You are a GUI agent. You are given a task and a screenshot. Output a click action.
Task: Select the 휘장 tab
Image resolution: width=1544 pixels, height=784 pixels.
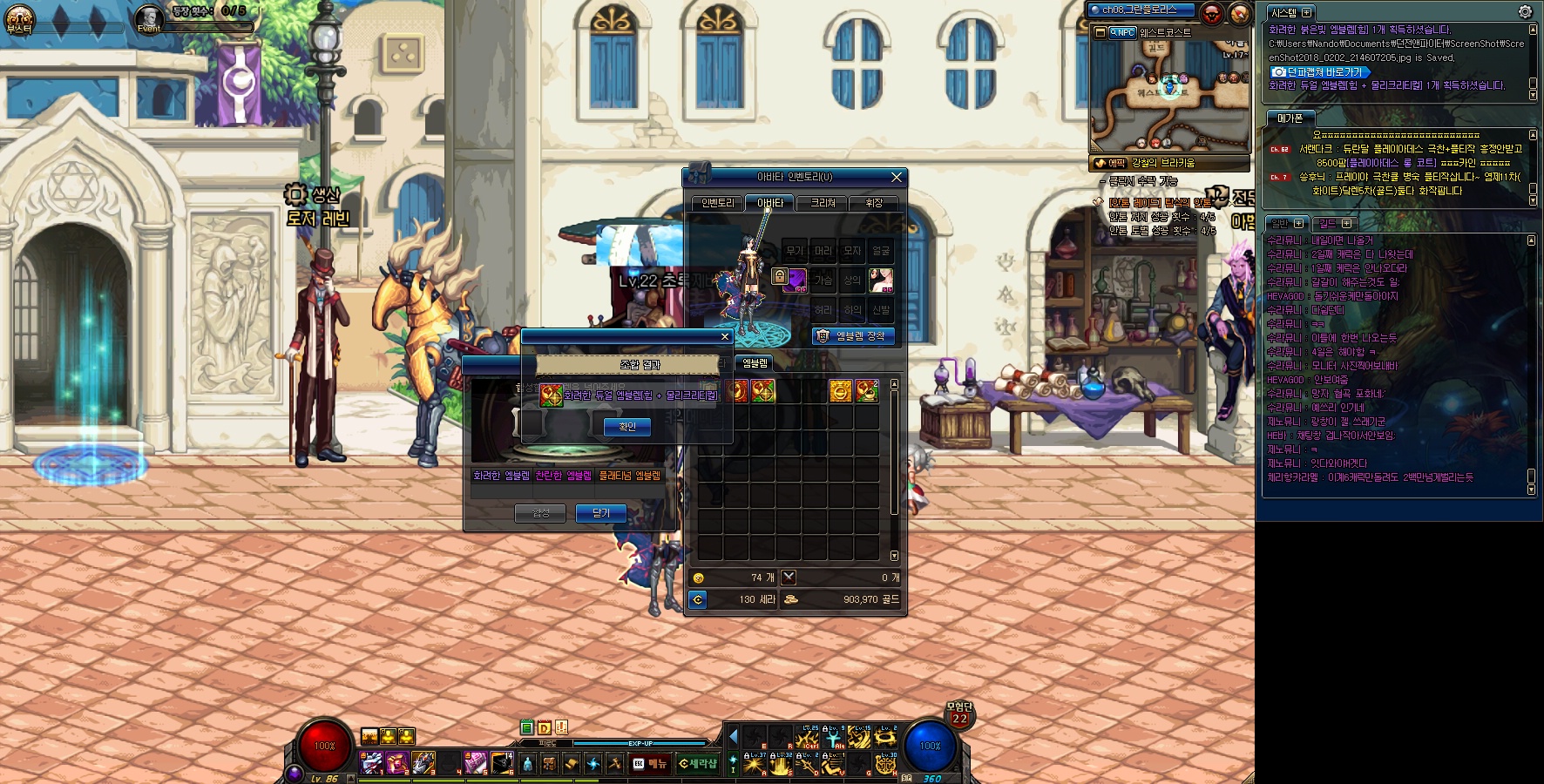coord(873,203)
